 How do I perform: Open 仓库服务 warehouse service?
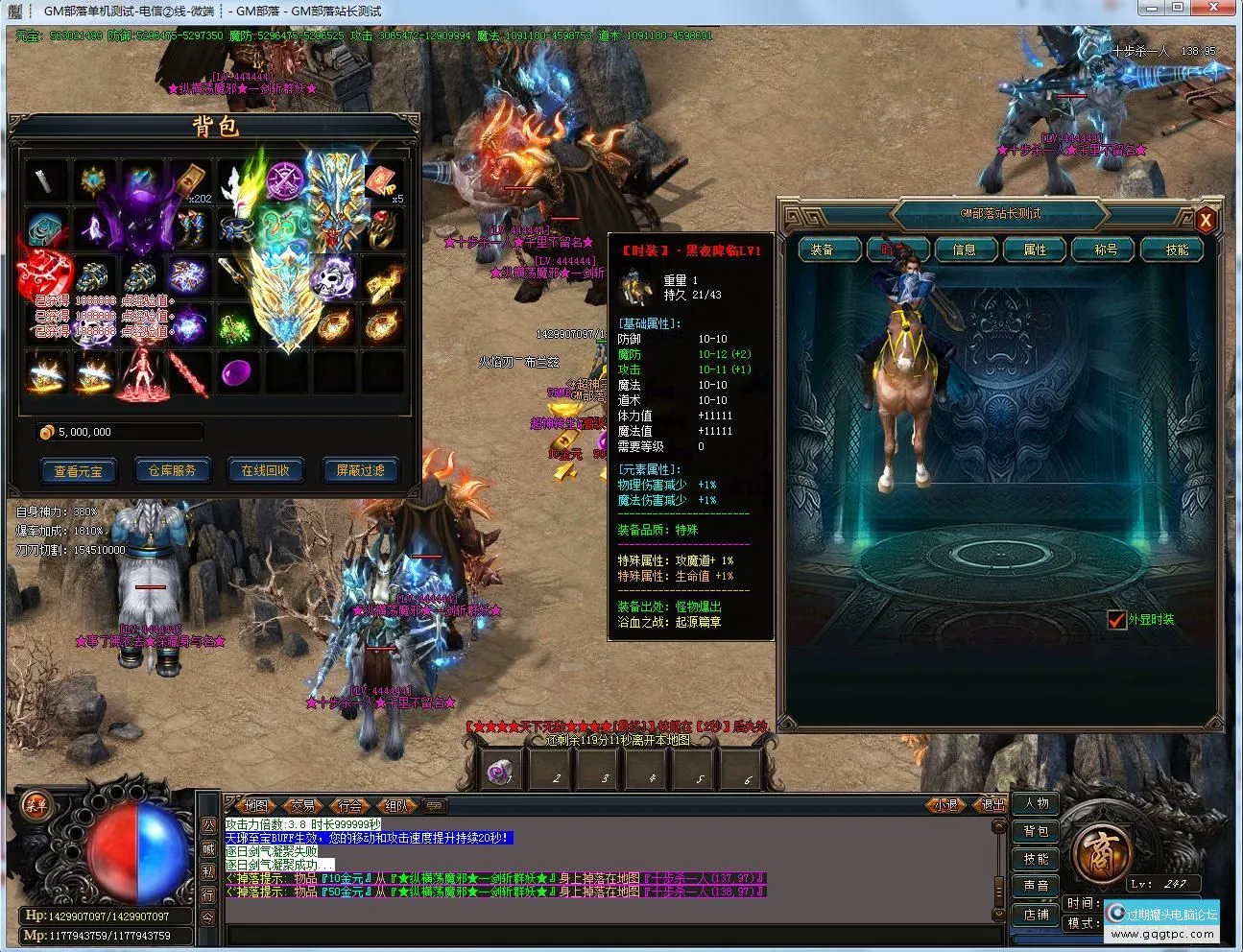click(x=172, y=470)
